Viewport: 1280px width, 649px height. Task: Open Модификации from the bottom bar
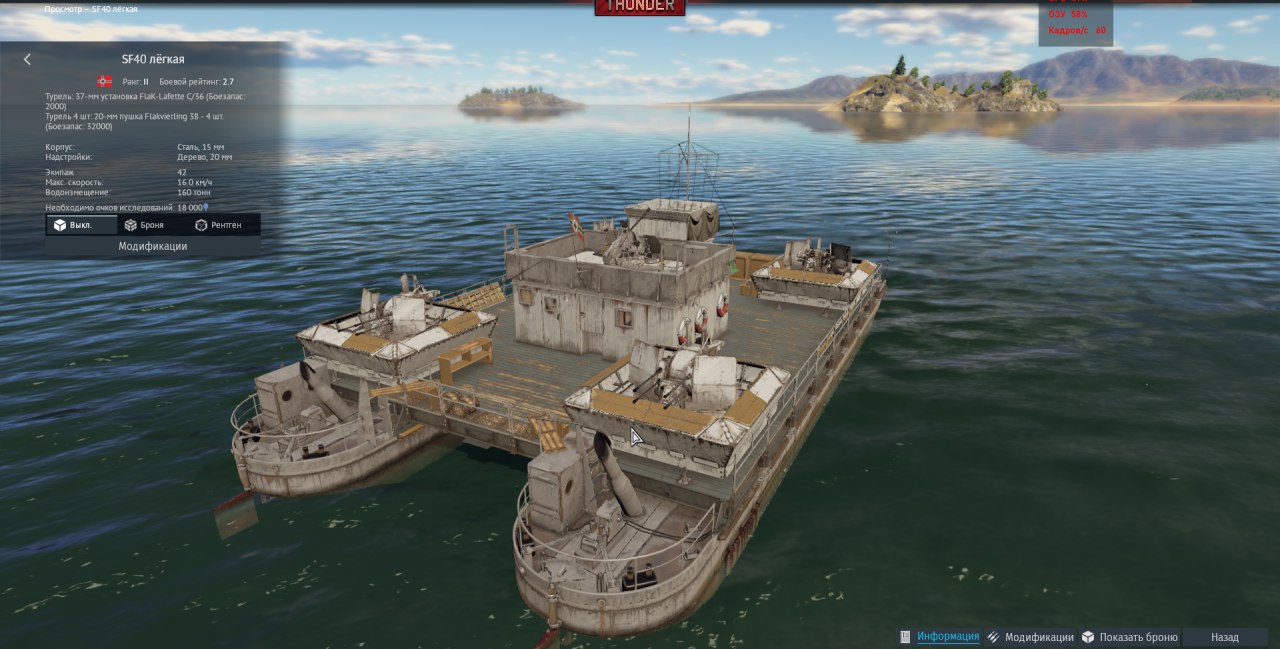point(1038,637)
